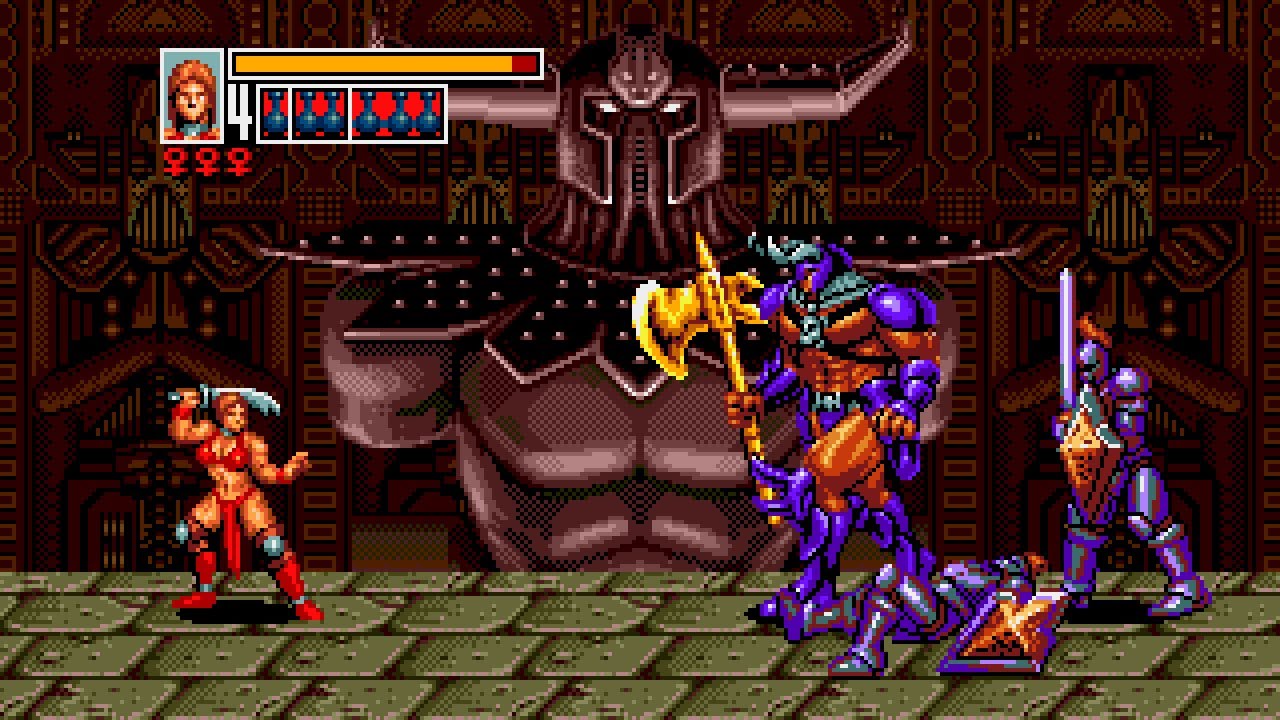This screenshot has height=720, width=1280.
Task: Click the knight's diamond-shaped shield
Action: [x=1085, y=440]
